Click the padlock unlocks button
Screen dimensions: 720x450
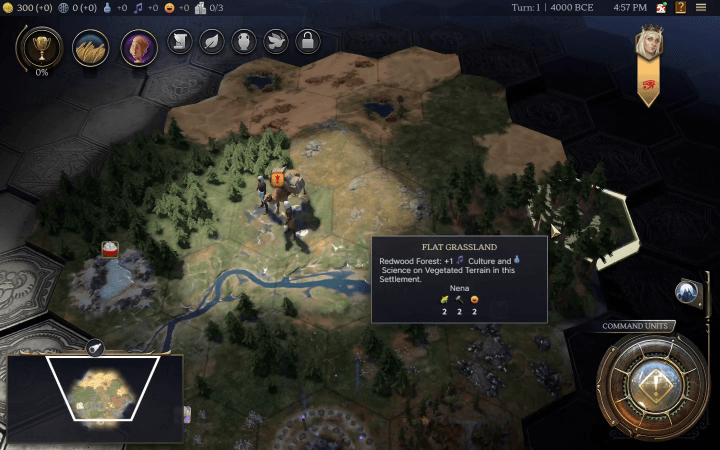point(308,41)
